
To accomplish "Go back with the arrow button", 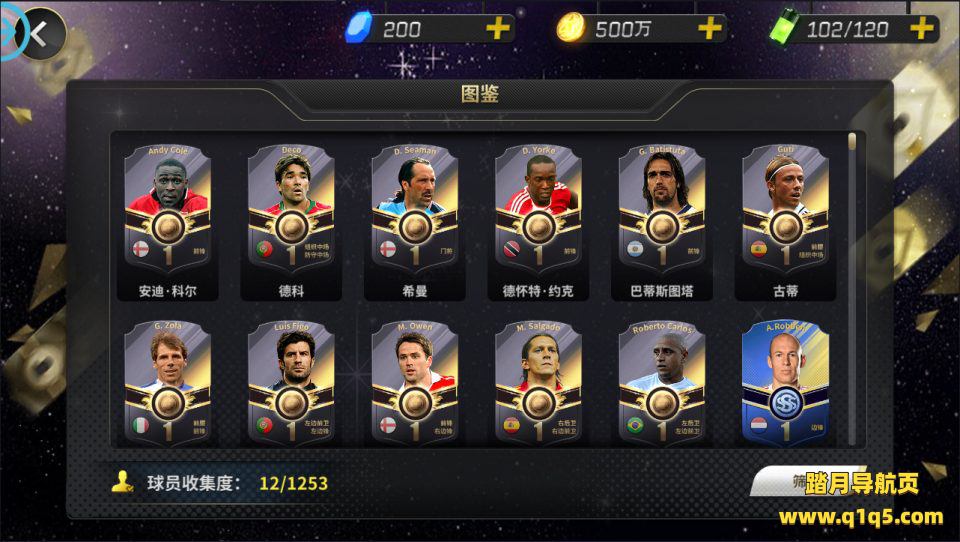I will [x=38, y=33].
